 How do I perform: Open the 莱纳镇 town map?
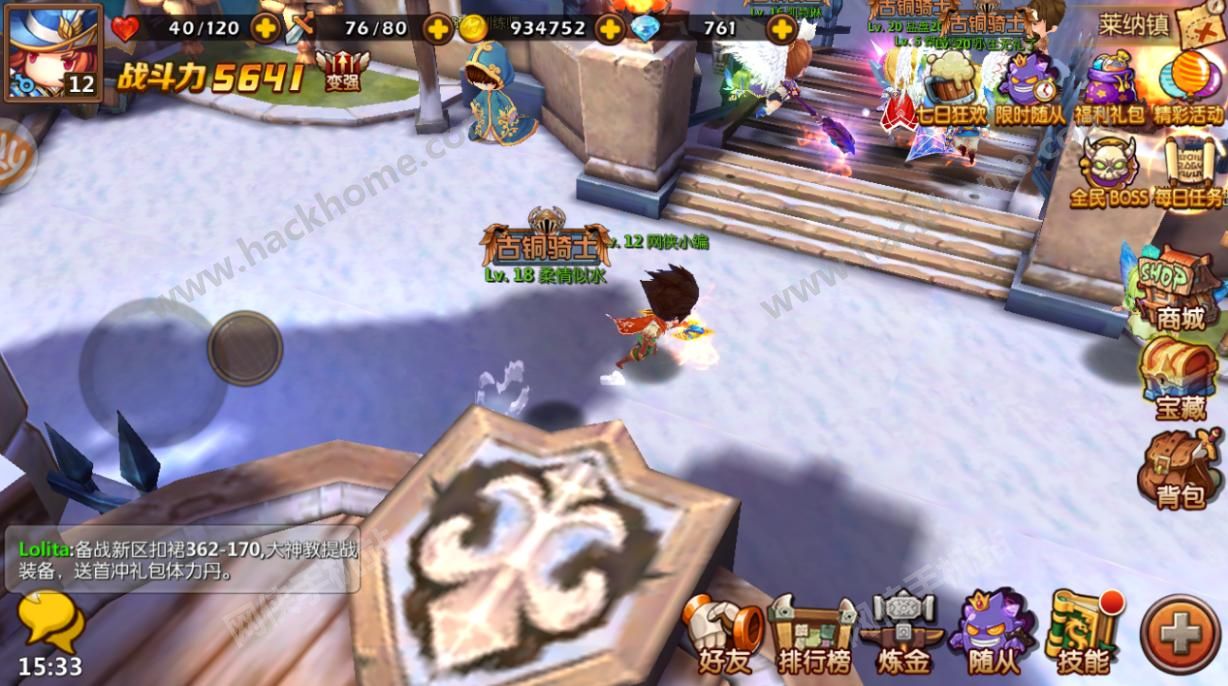tap(1160, 25)
